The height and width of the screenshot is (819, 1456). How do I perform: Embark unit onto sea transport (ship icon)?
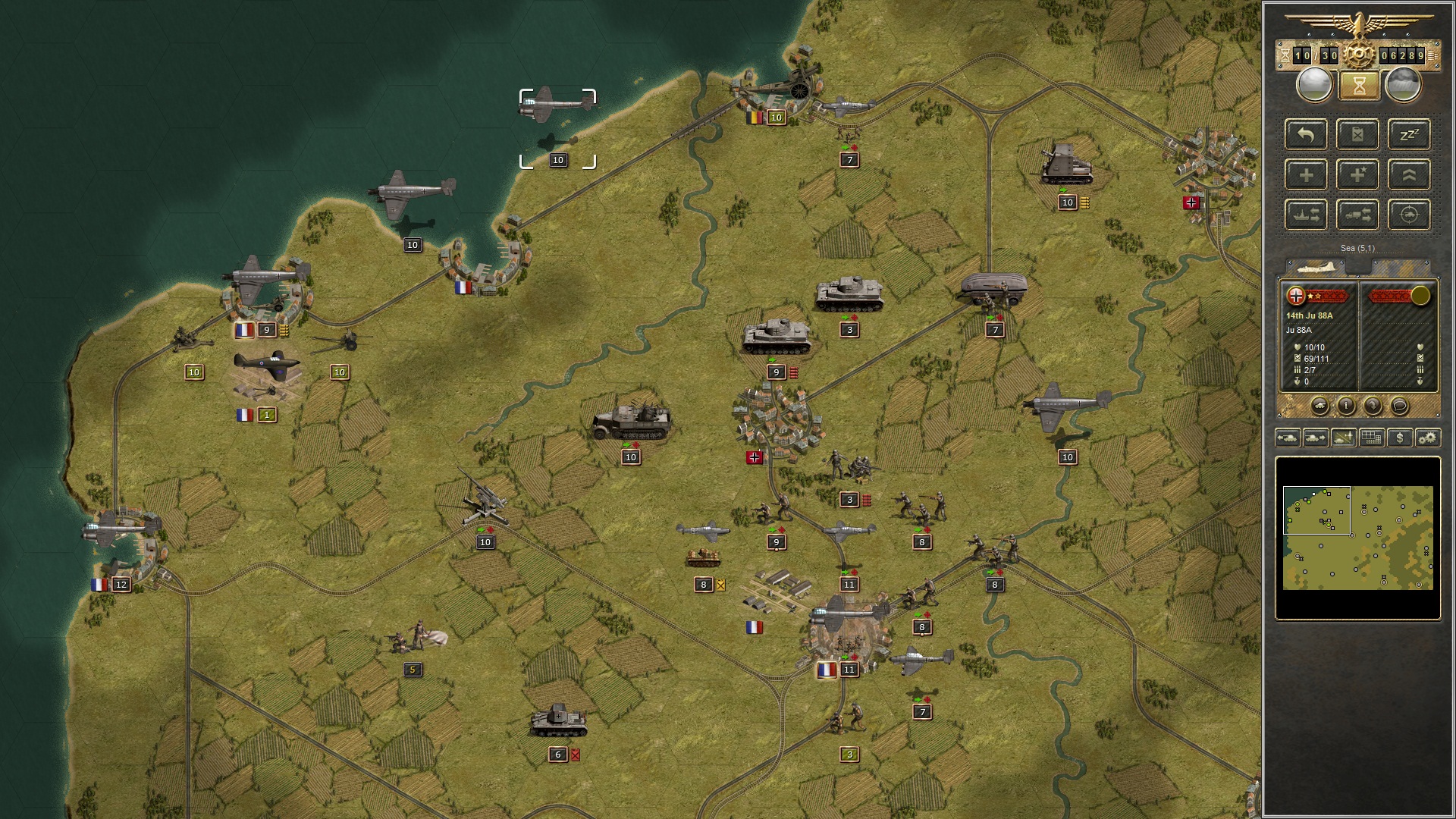(1305, 215)
